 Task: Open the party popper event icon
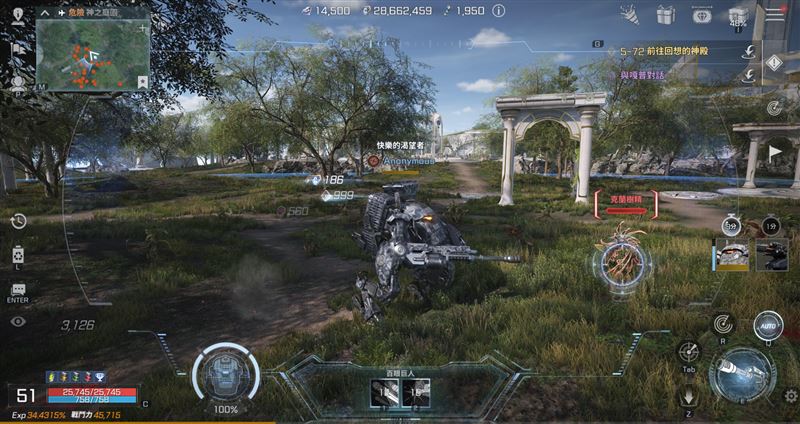pos(630,15)
